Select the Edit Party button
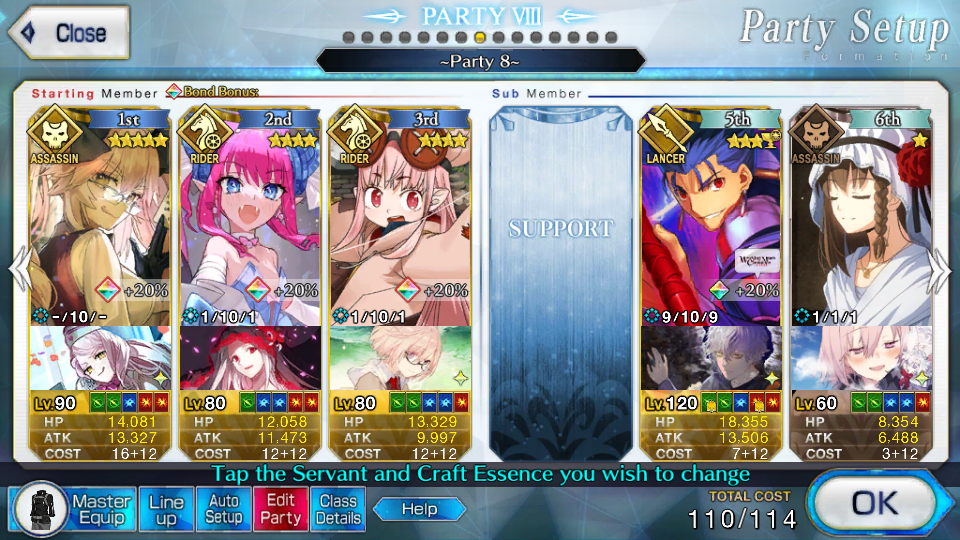The image size is (960, 540). point(281,509)
